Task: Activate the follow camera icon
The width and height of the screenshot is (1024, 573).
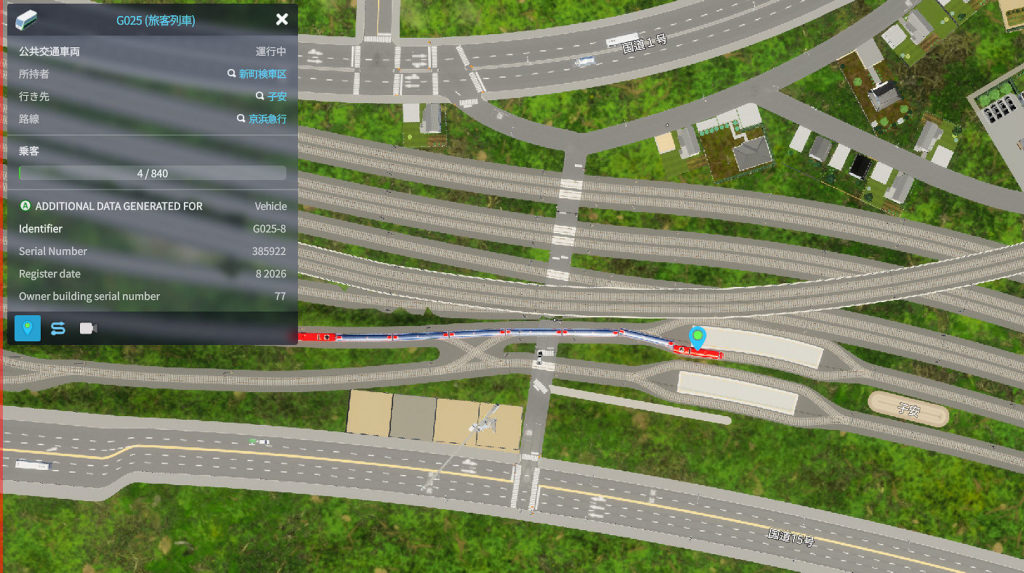Action: [88, 328]
